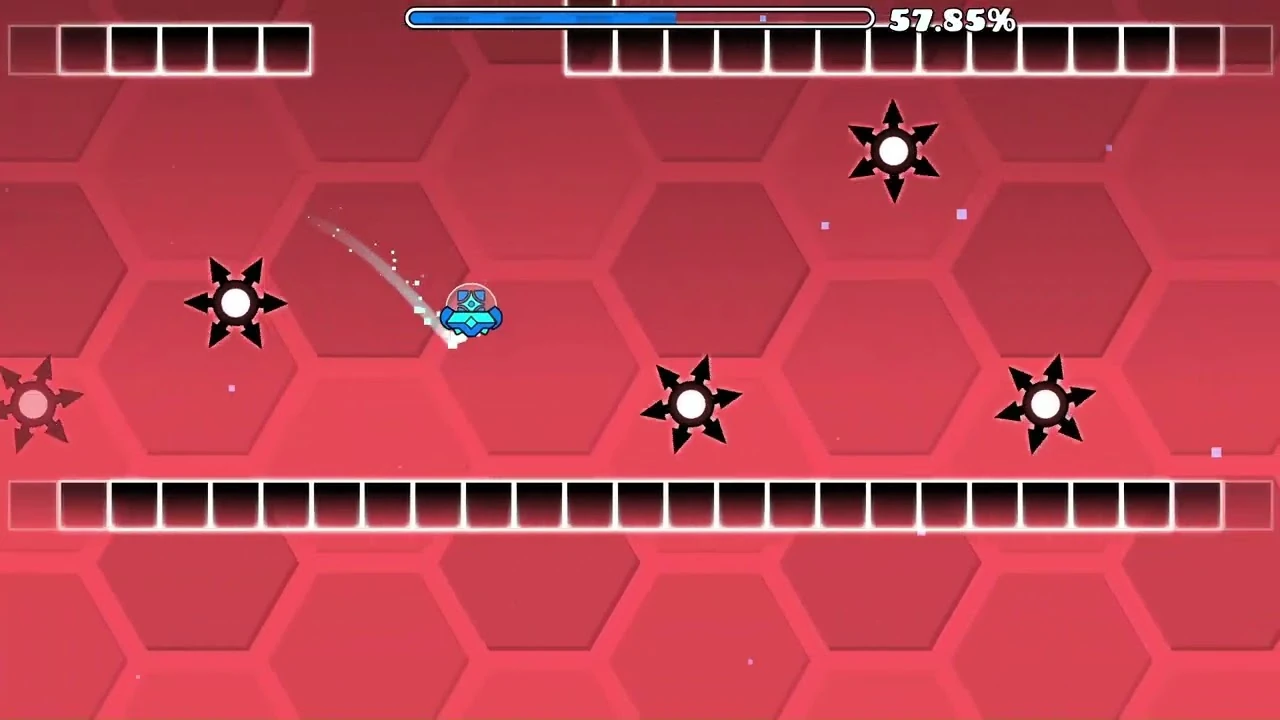Select the white core of the center sawblade
1280x720 pixels.
pyautogui.click(x=693, y=404)
